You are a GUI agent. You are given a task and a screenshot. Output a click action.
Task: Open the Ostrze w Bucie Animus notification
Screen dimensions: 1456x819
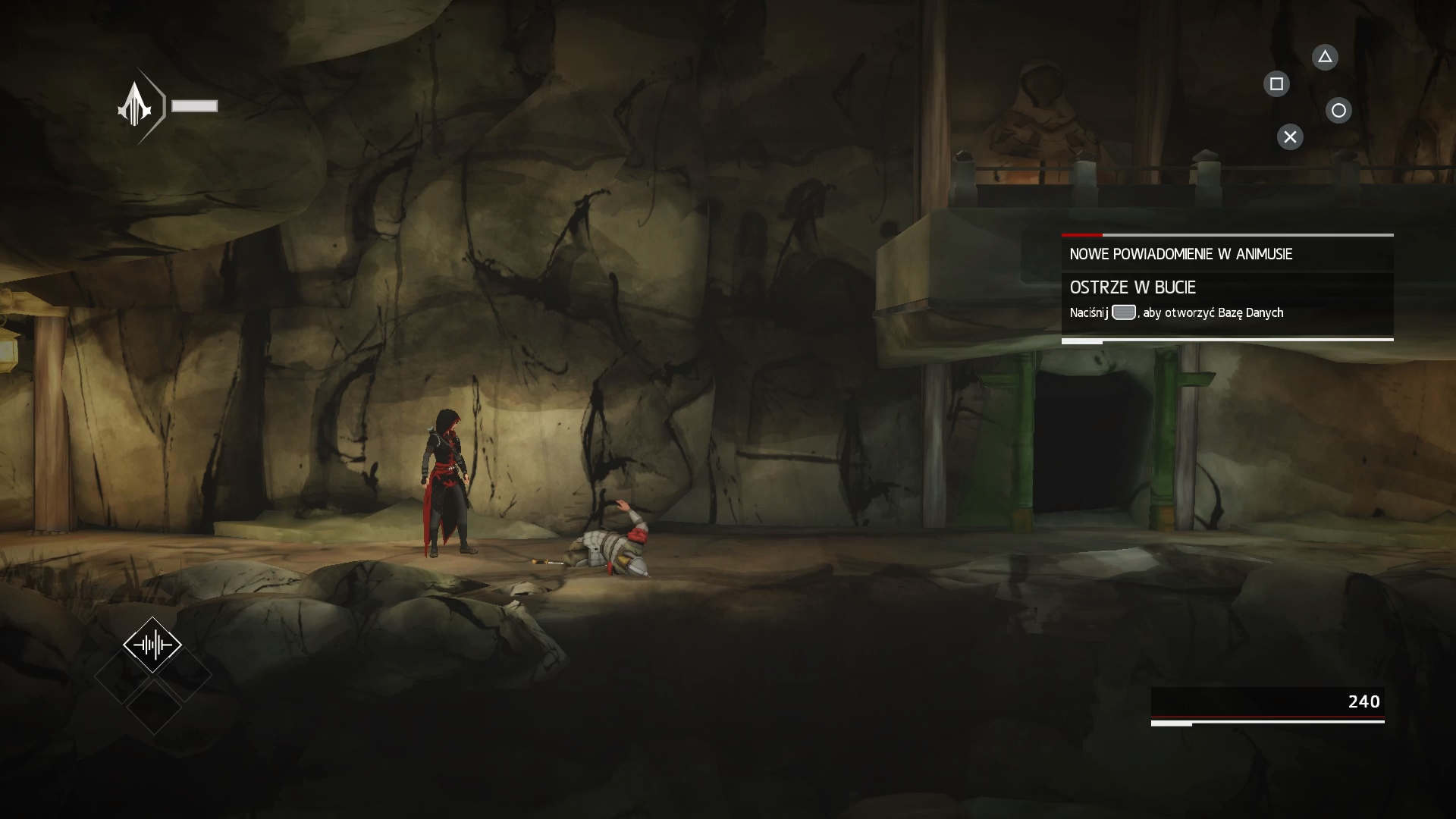point(1226,298)
